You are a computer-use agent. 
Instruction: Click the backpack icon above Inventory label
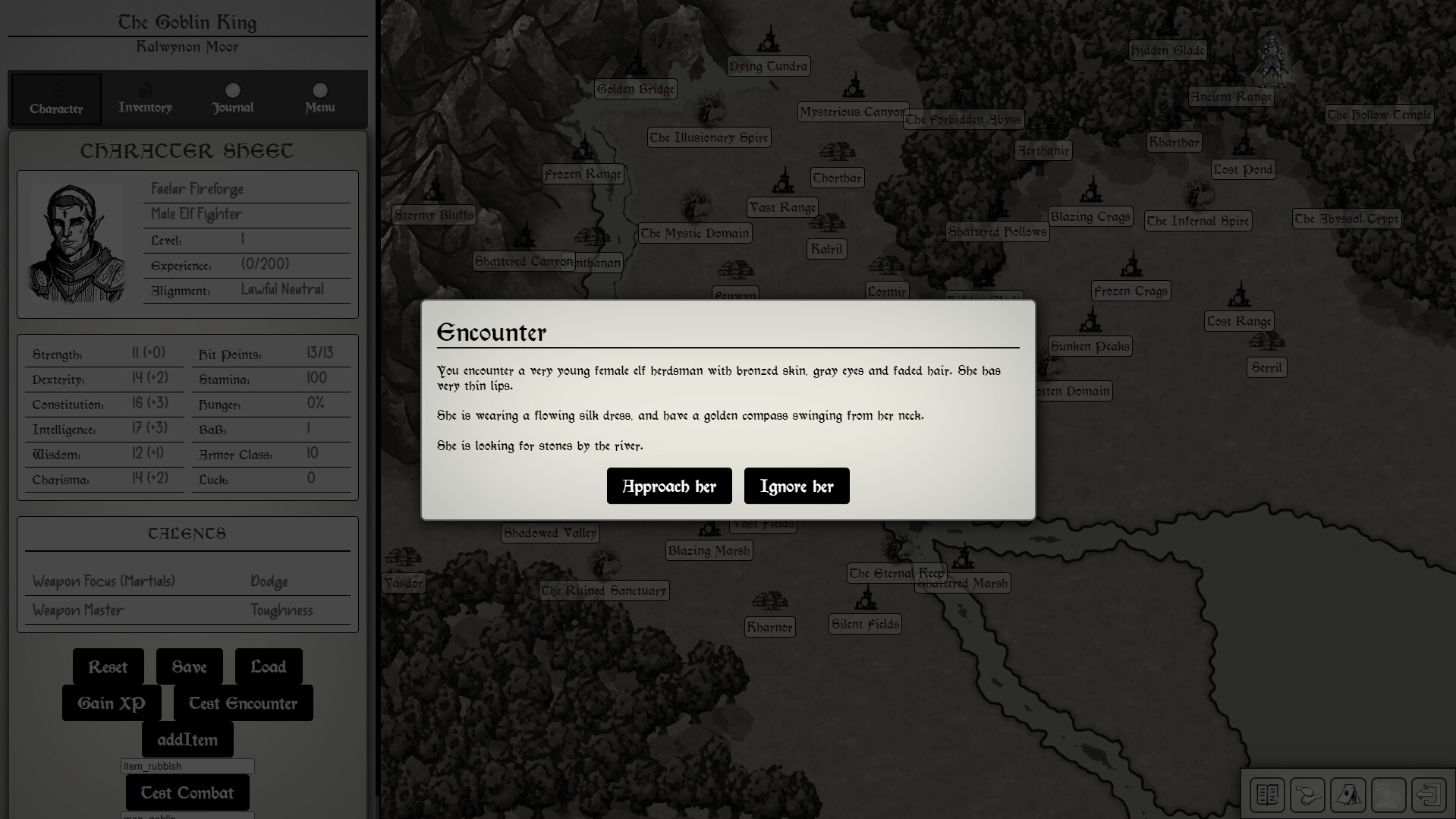pos(144,89)
